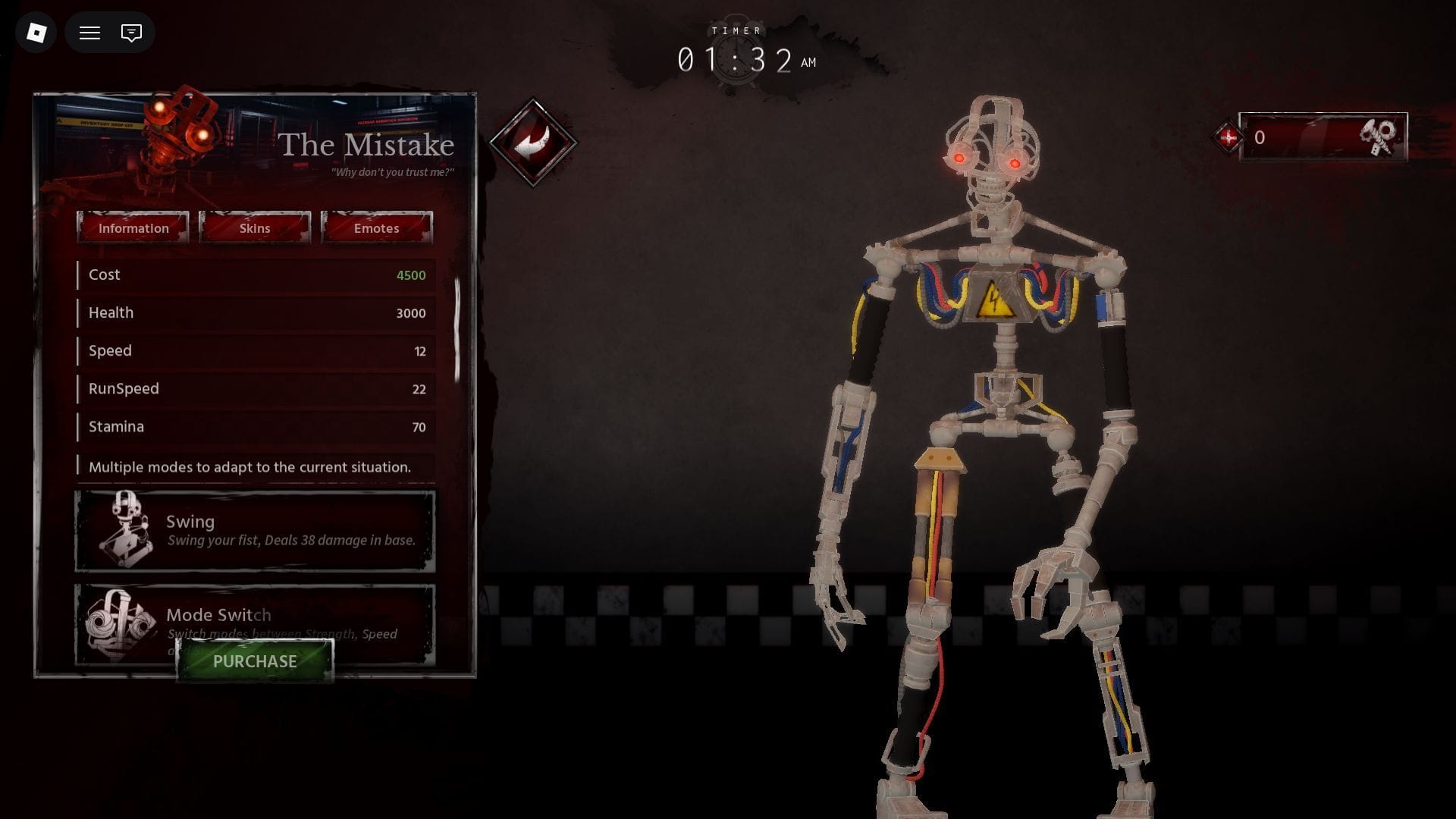
Task: Select the claw emblem beside the panel
Action: [x=535, y=143]
